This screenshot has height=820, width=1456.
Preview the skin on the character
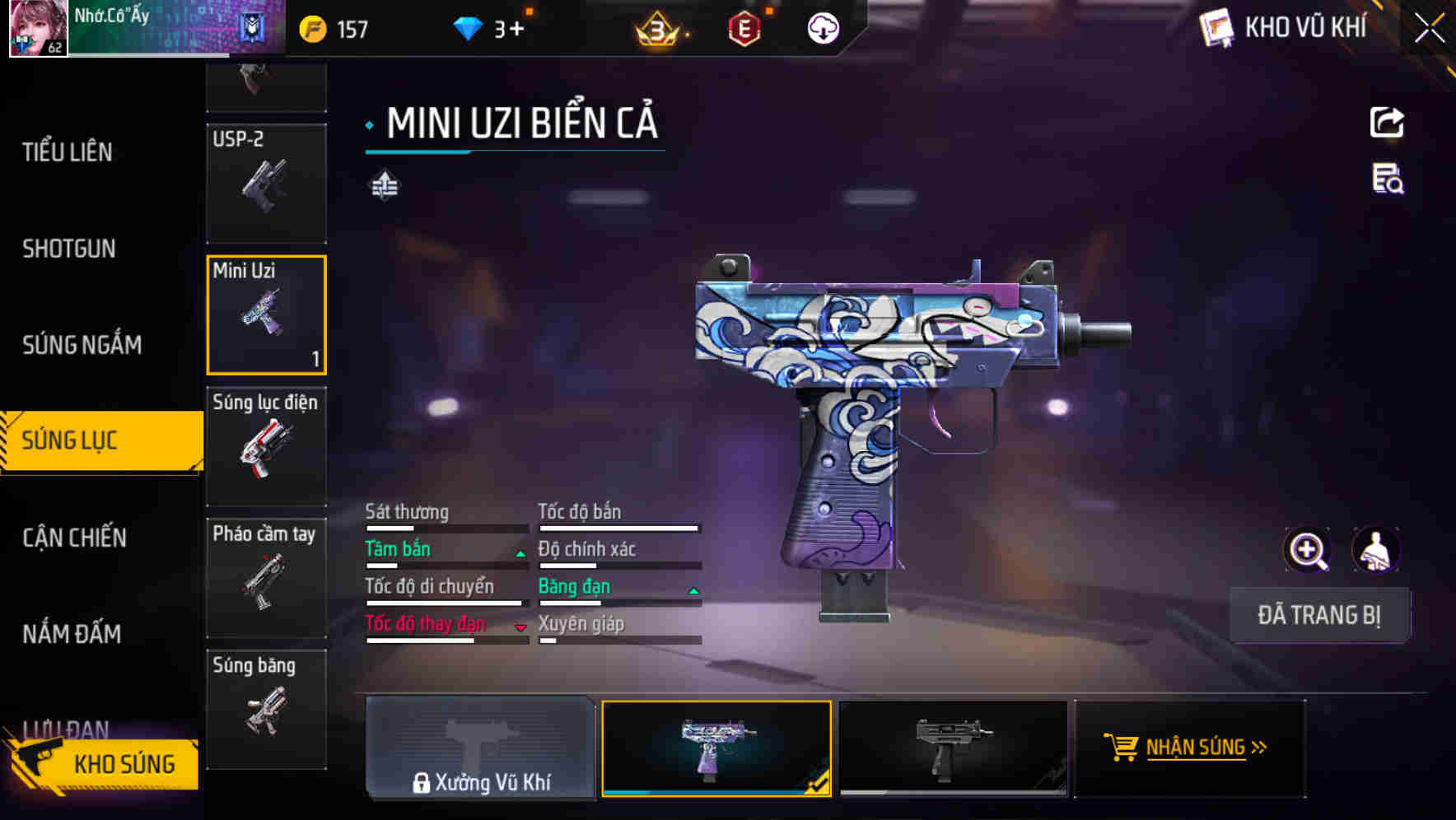[x=1375, y=550]
